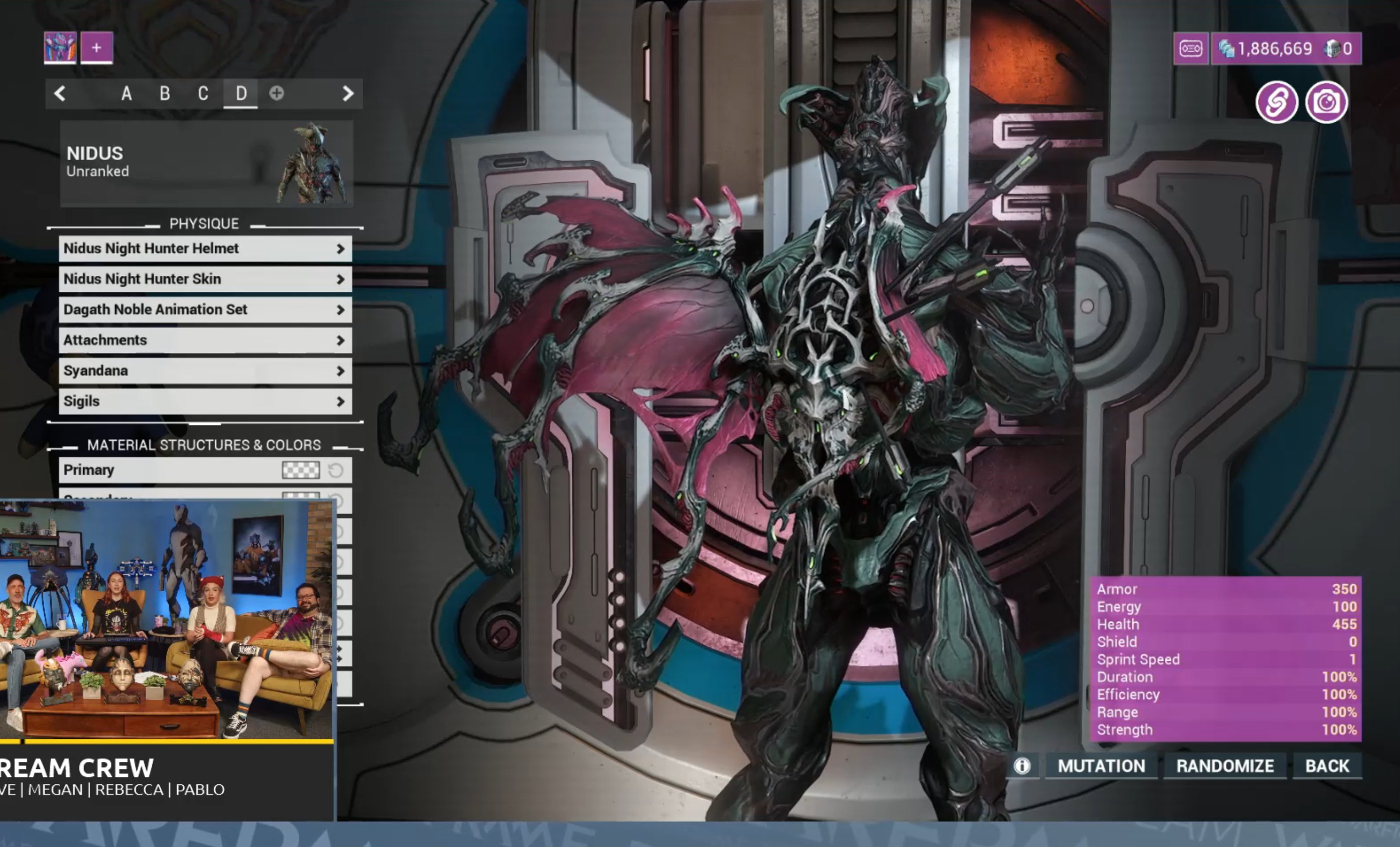1400x847 pixels.
Task: Select loadout config tab D
Action: pyautogui.click(x=241, y=93)
